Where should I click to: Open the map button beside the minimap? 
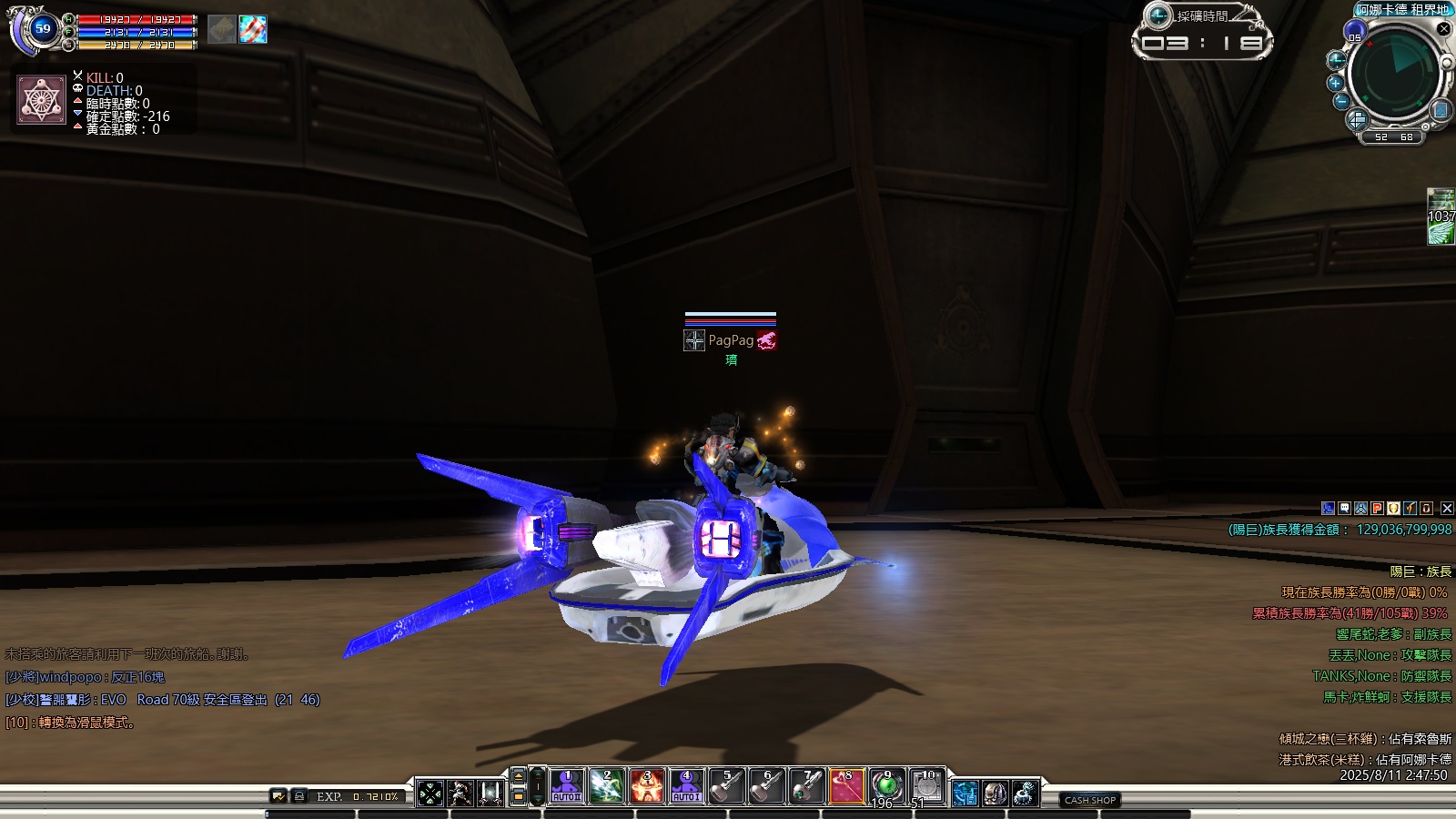tap(1441, 111)
